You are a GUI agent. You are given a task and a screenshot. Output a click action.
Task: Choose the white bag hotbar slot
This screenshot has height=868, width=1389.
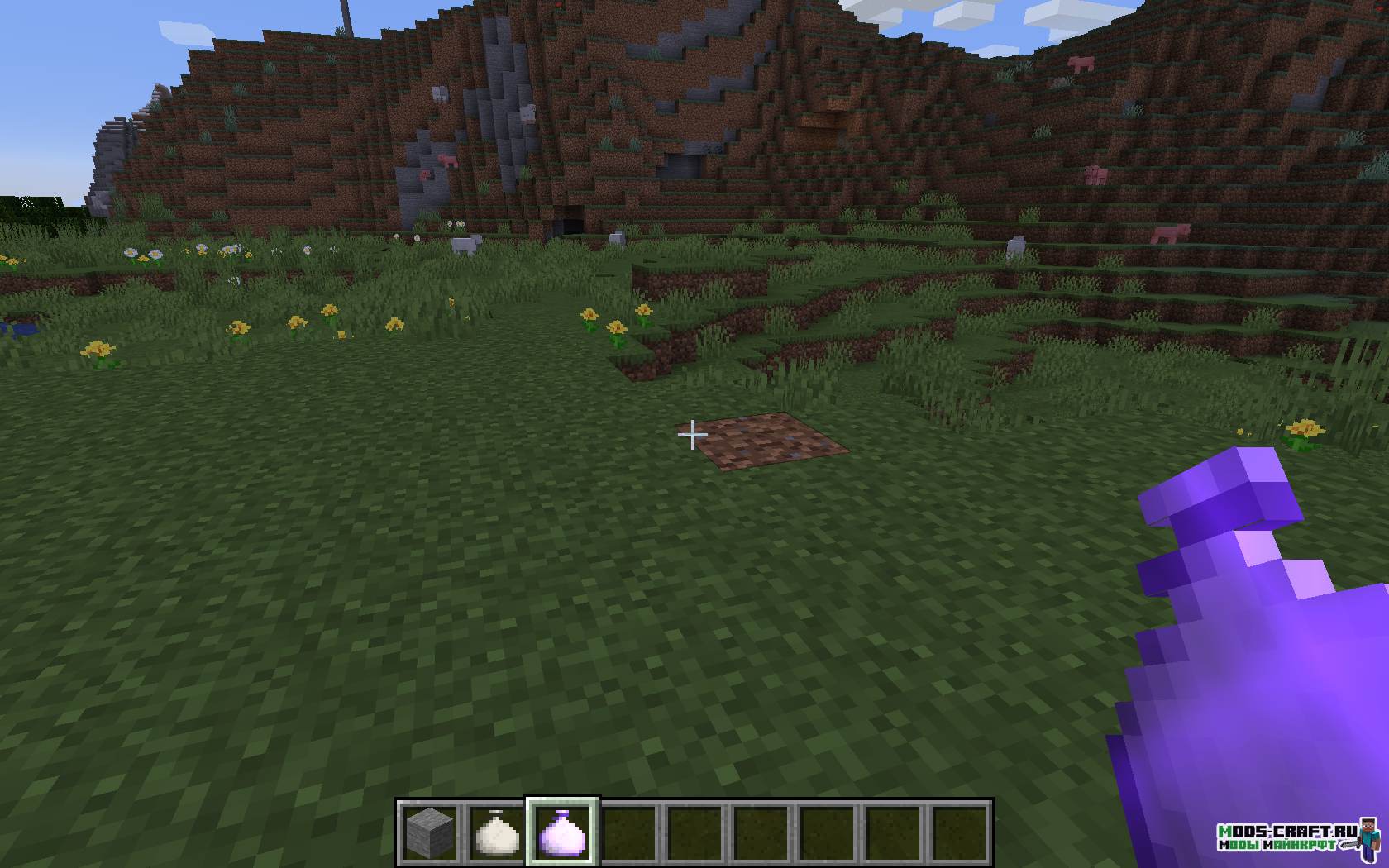[x=497, y=832]
